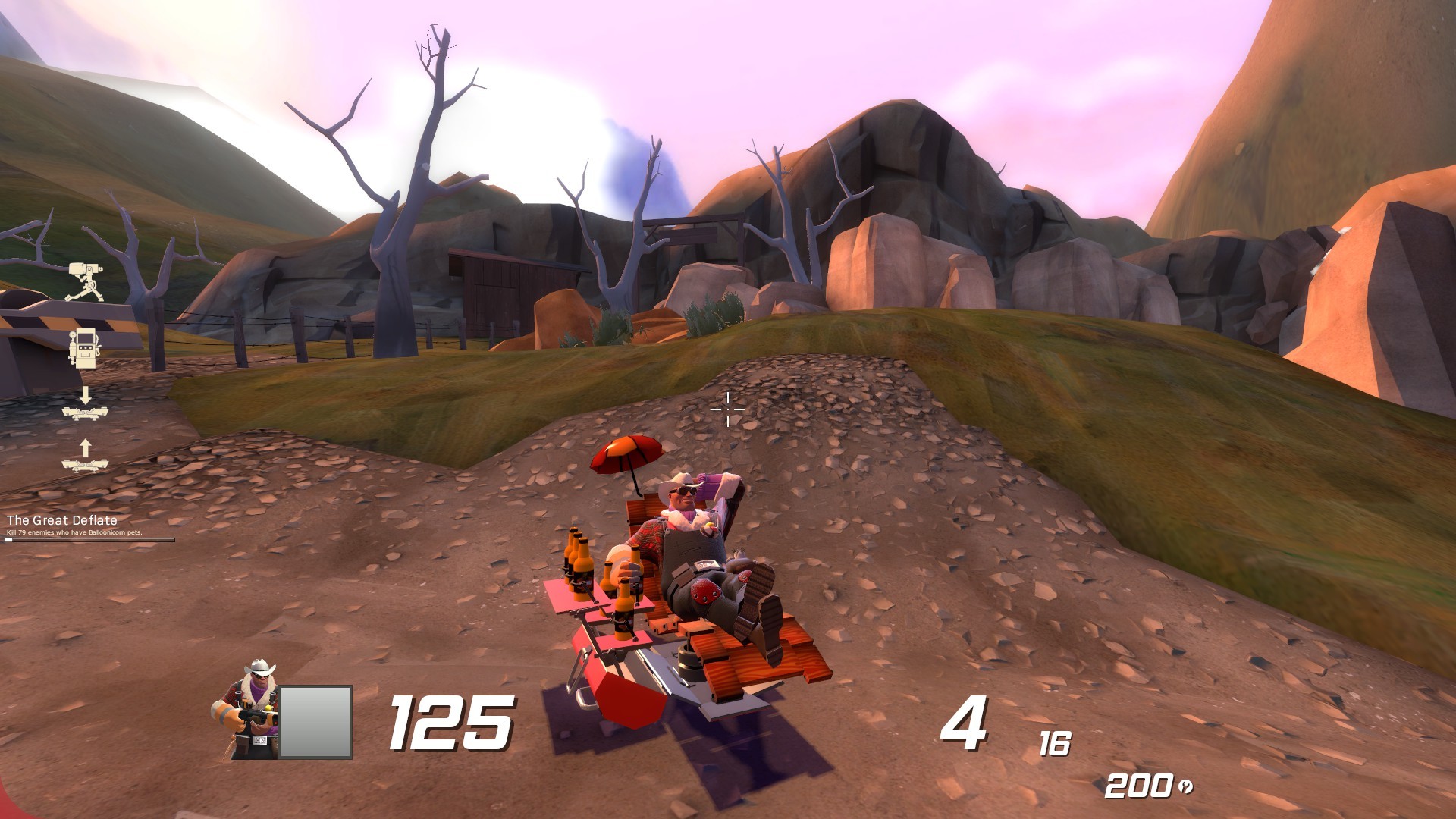1456x819 pixels.
Task: Toggle the achievement tracker 'The Great Deflate'
Action: pos(62,522)
